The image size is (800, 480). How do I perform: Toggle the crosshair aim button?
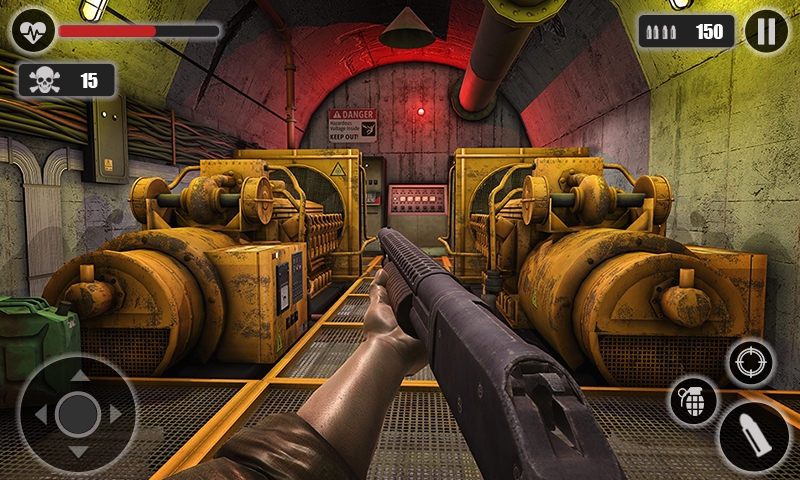point(751,362)
